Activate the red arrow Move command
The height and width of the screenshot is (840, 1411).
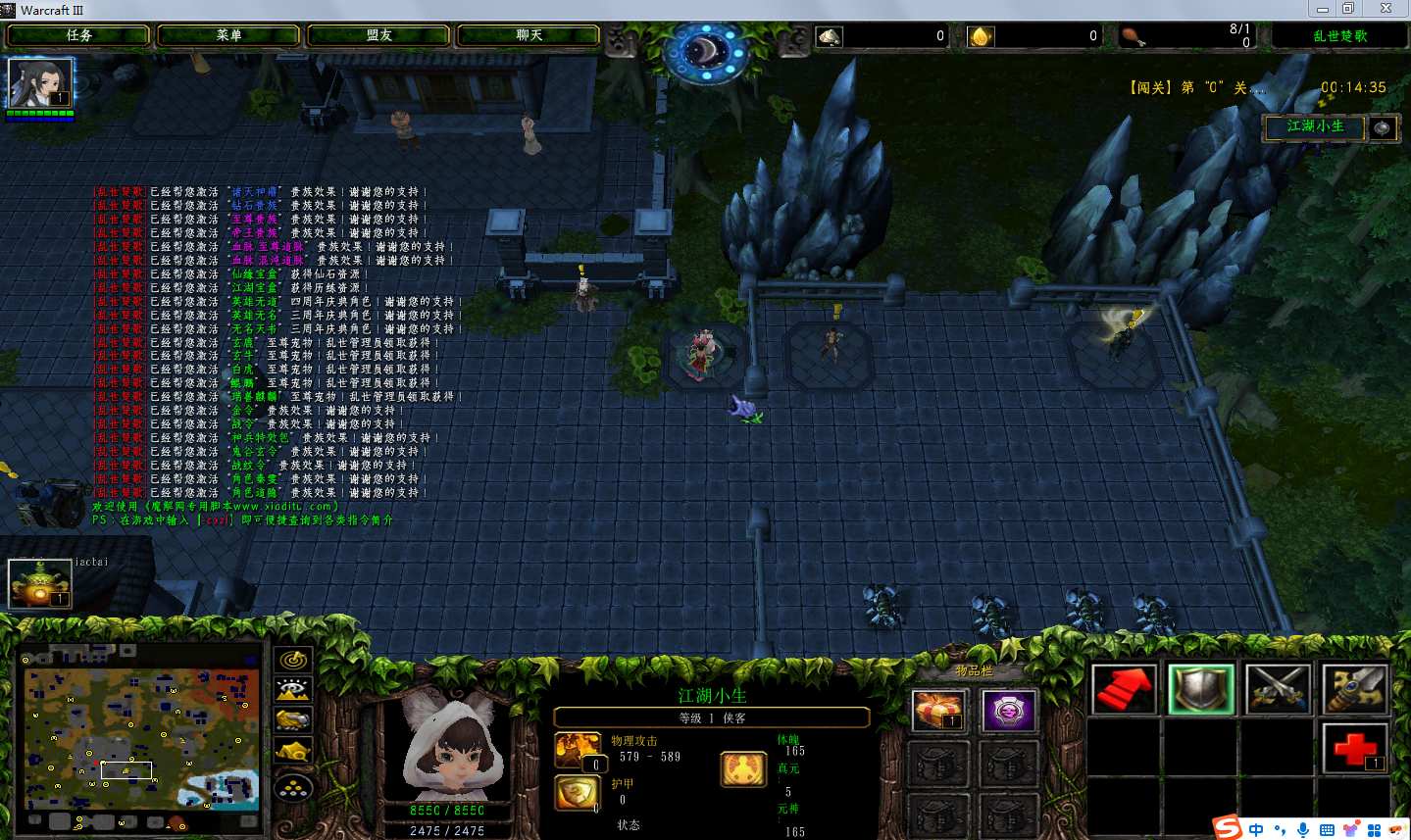pyautogui.click(x=1124, y=689)
